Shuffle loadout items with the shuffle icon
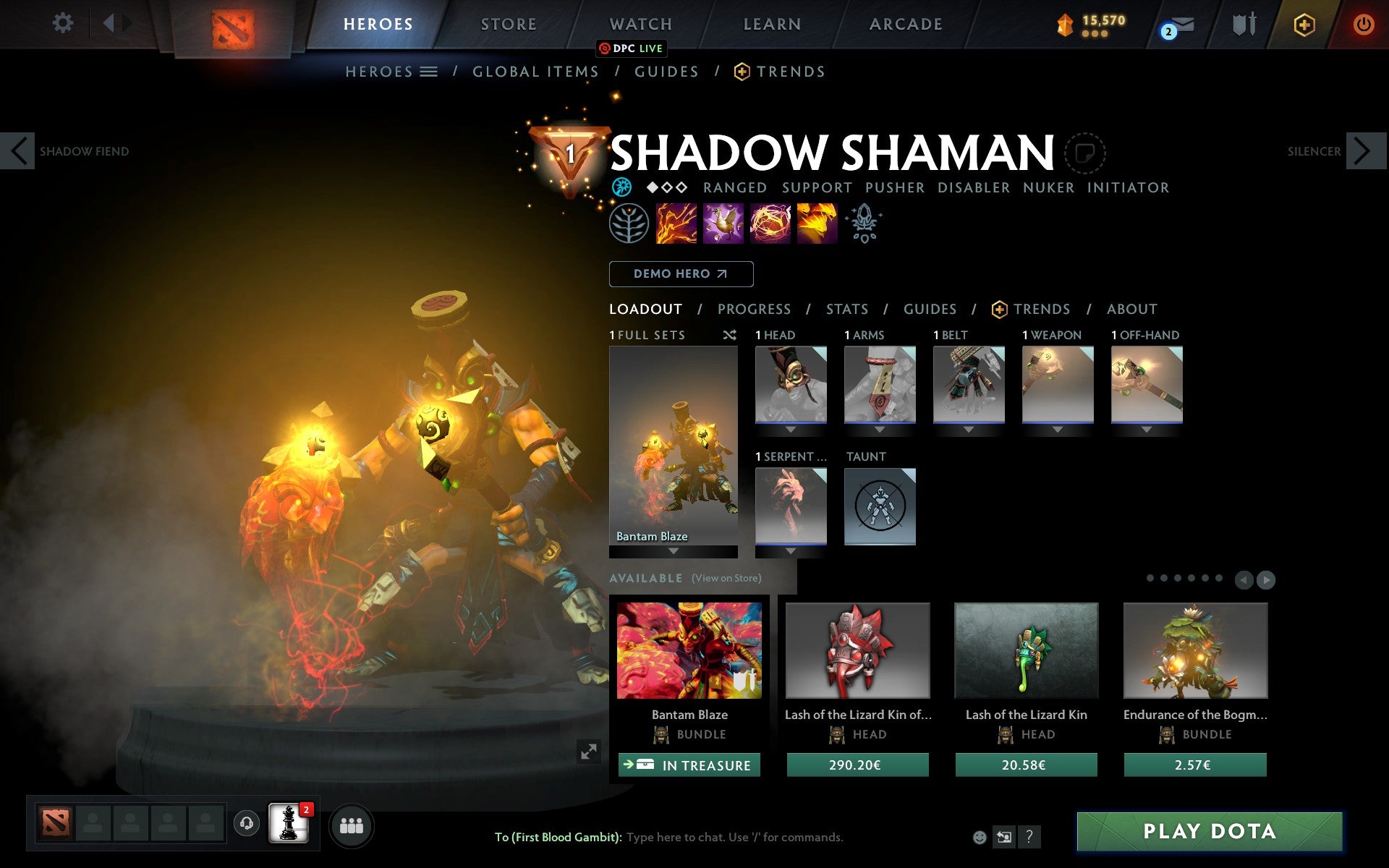 pyautogui.click(x=729, y=335)
